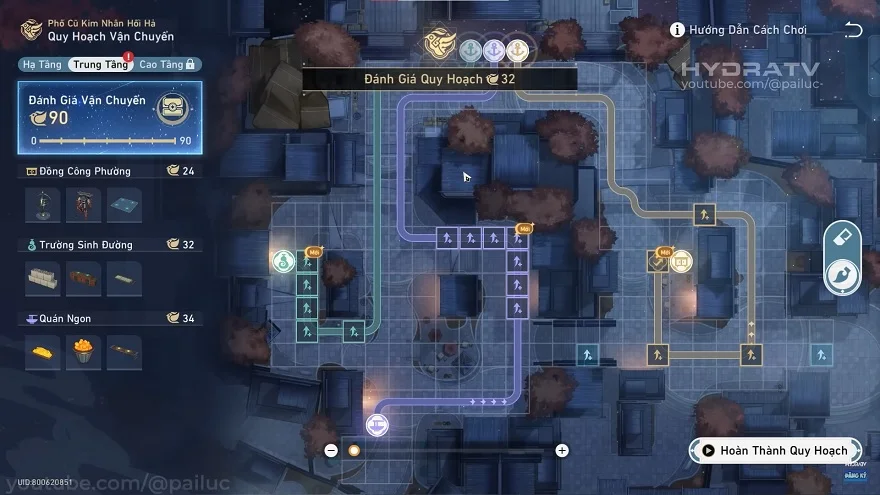Select the yellow anchor route icon
Screen dimensions: 880x495
517,50
